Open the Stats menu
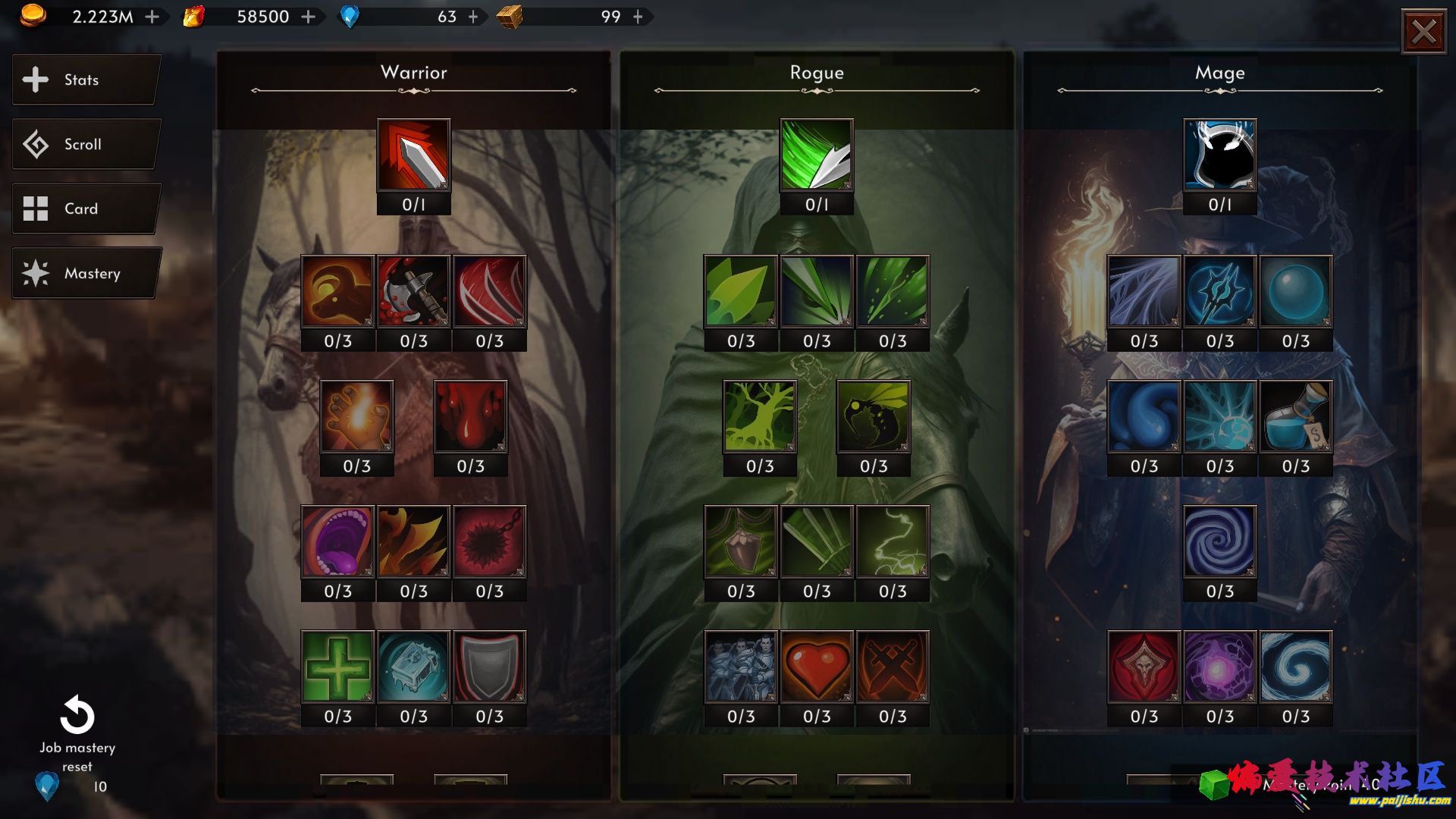1456x819 pixels. pos(86,80)
